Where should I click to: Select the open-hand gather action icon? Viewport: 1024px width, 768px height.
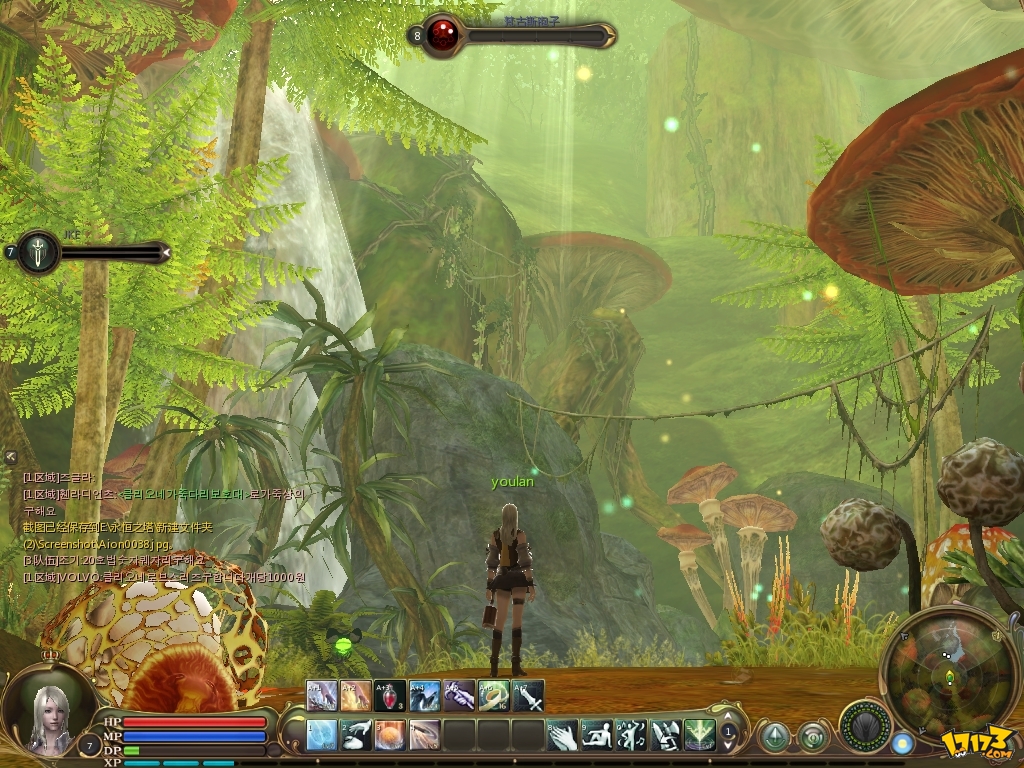point(563,735)
